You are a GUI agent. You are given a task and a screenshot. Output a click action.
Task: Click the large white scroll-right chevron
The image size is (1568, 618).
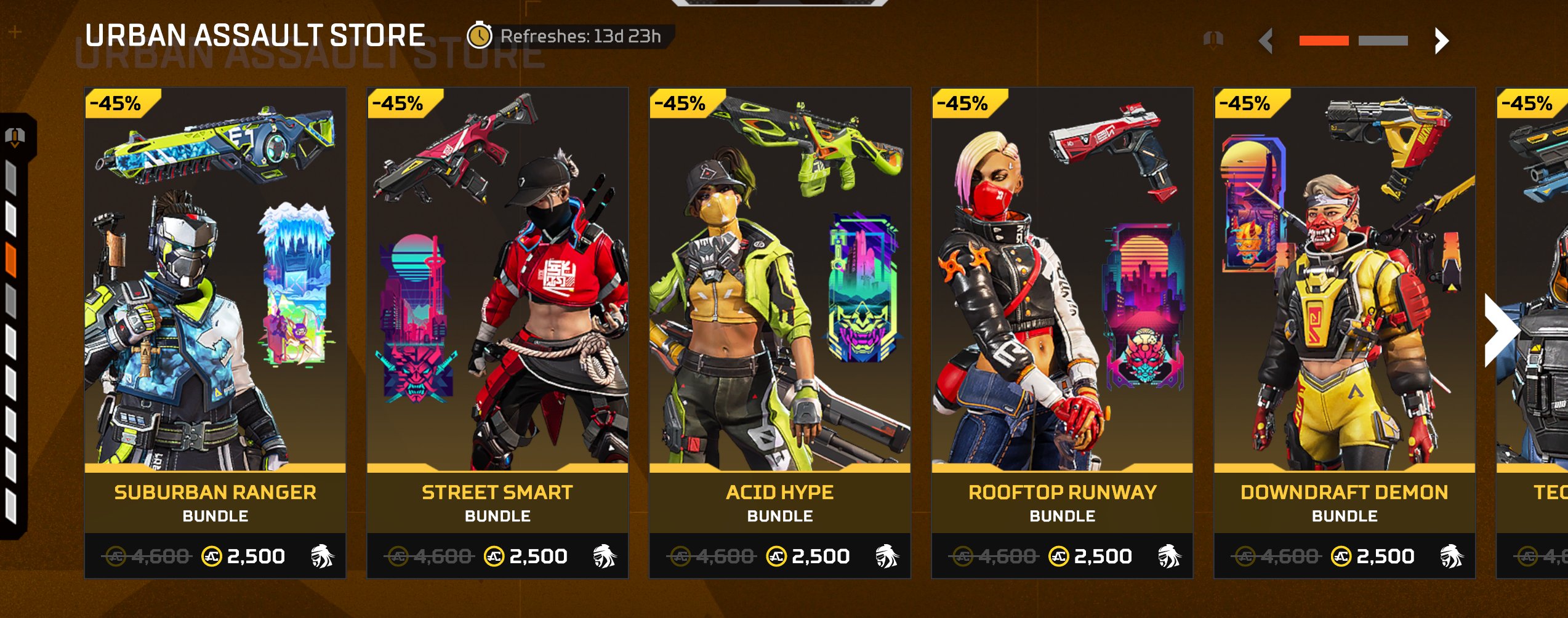tap(1500, 331)
